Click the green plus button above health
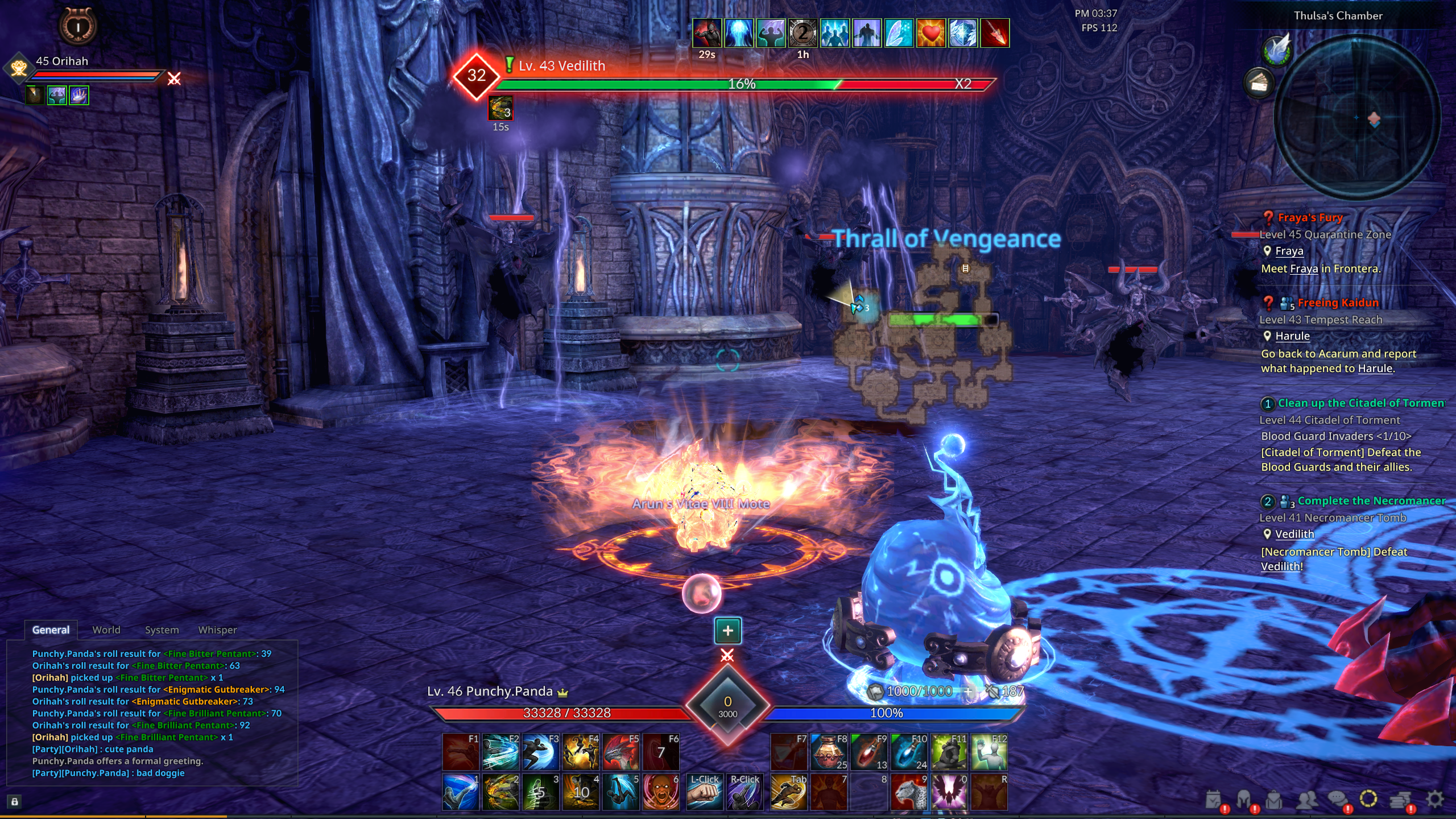Viewport: 1456px width, 819px height. [727, 630]
